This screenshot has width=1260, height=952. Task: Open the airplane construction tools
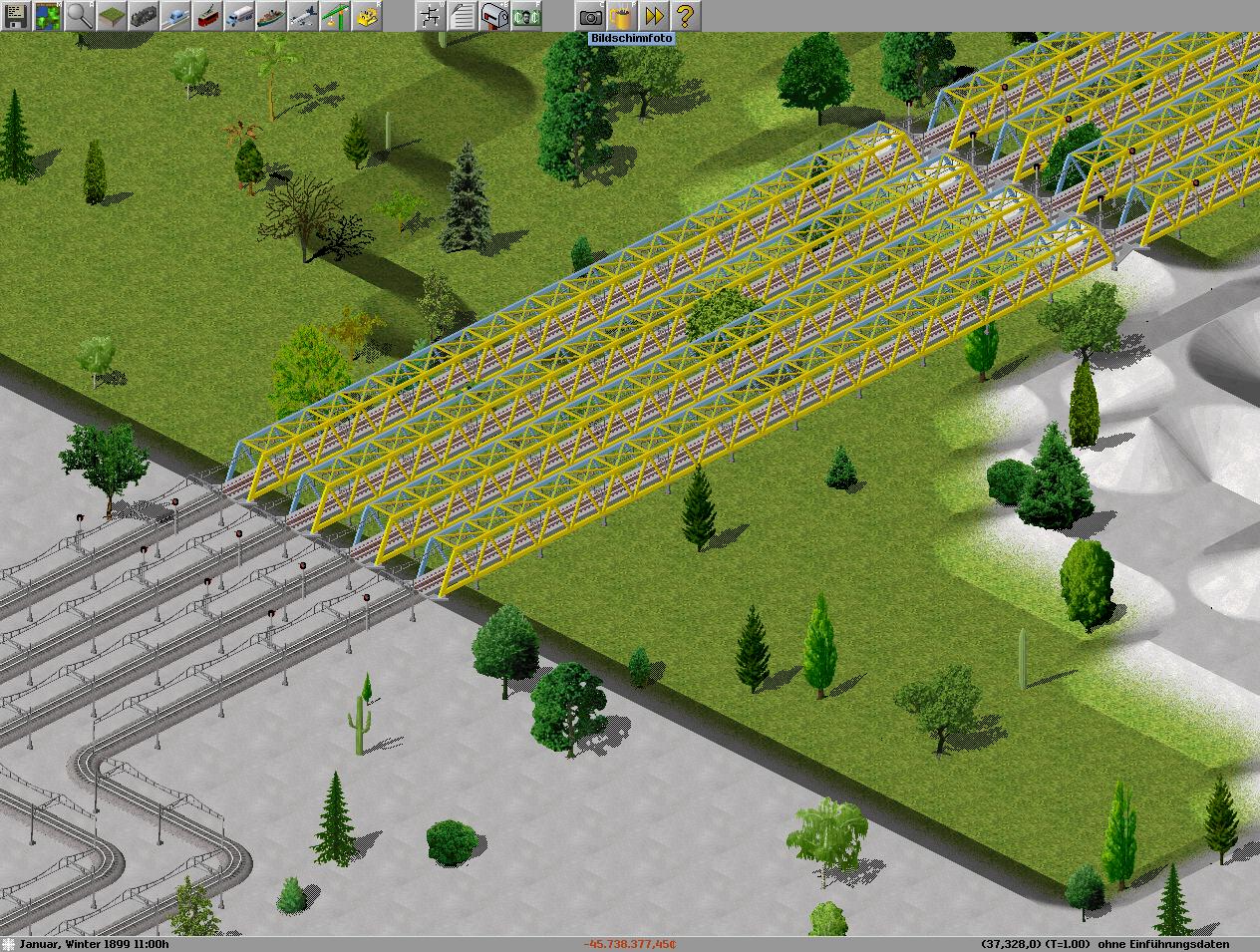pyautogui.click(x=303, y=16)
